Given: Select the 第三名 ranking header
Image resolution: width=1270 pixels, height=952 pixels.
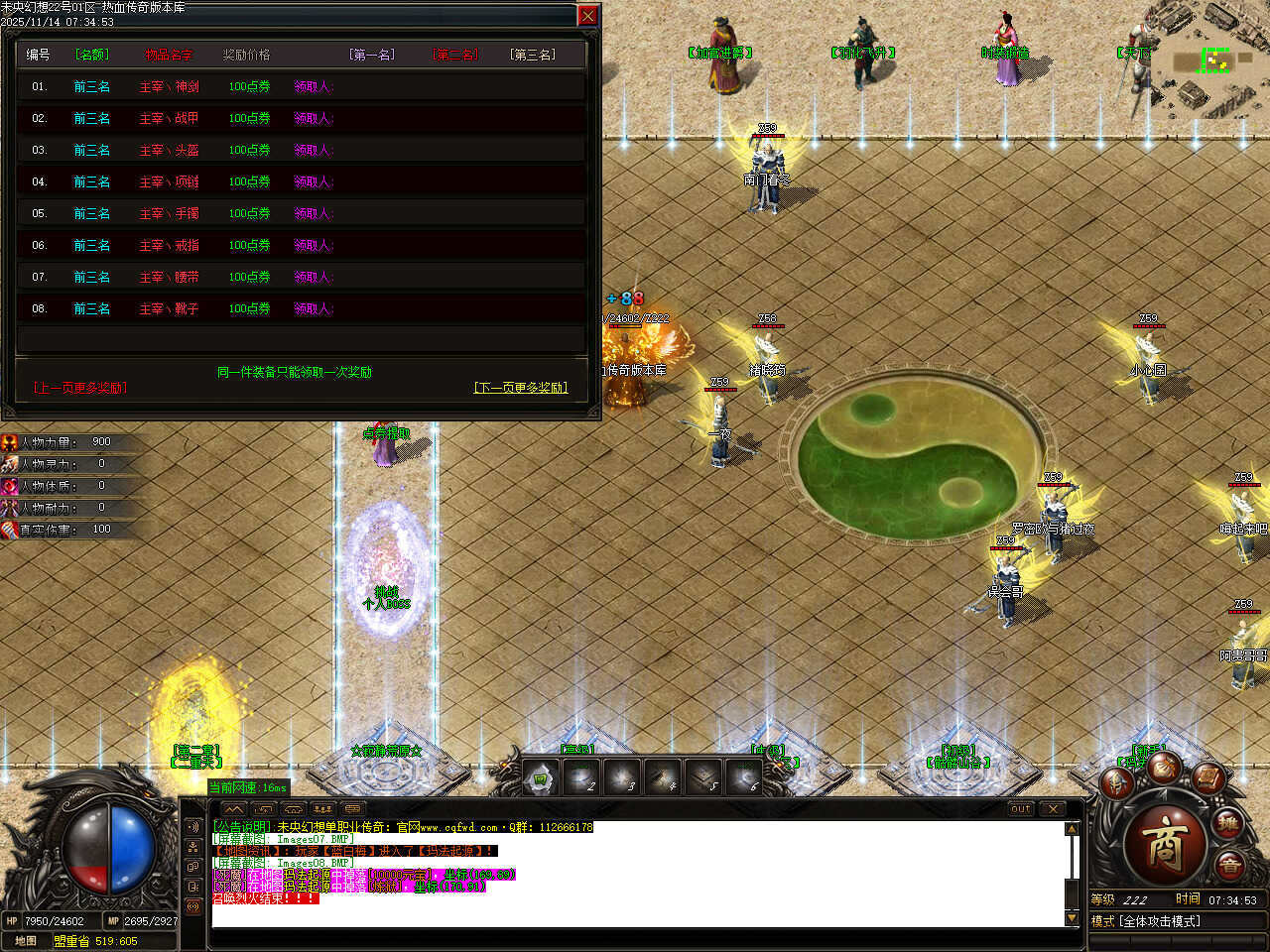Looking at the screenshot, I should (x=533, y=55).
